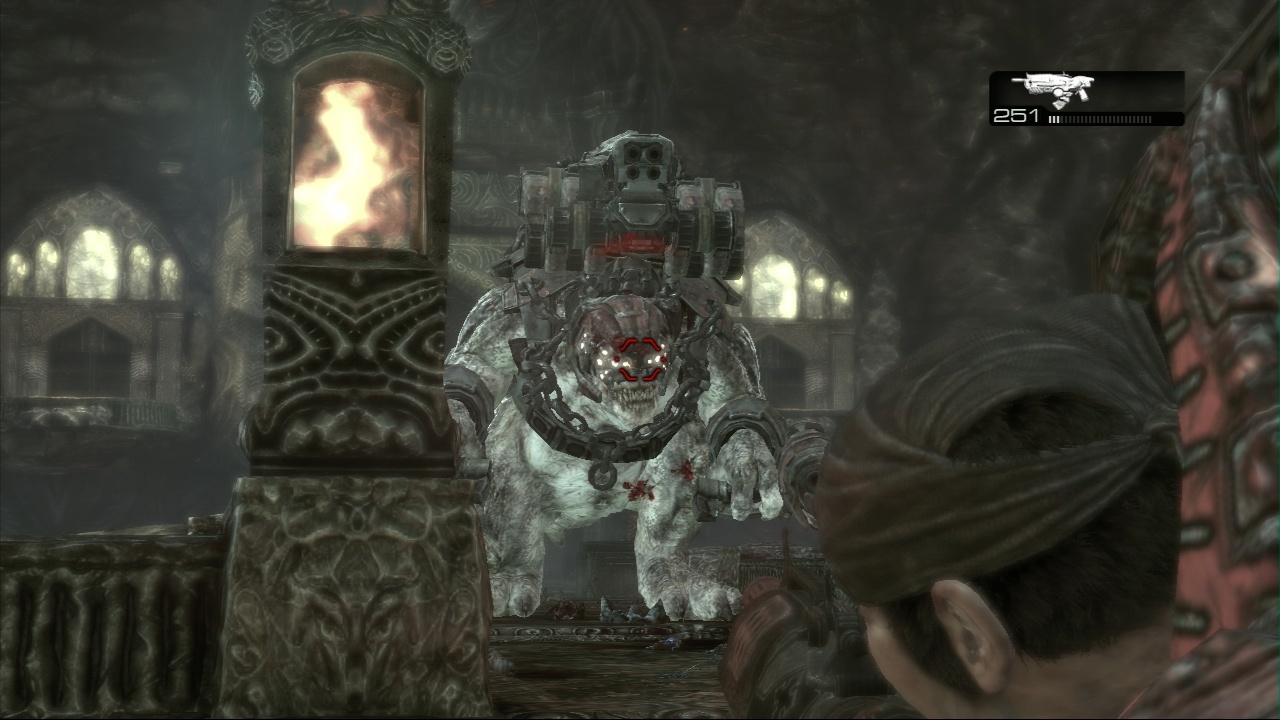Screen dimensions: 1280x720
Task: Select the Lancer assault rifle weapon icon
Action: 1052,90
